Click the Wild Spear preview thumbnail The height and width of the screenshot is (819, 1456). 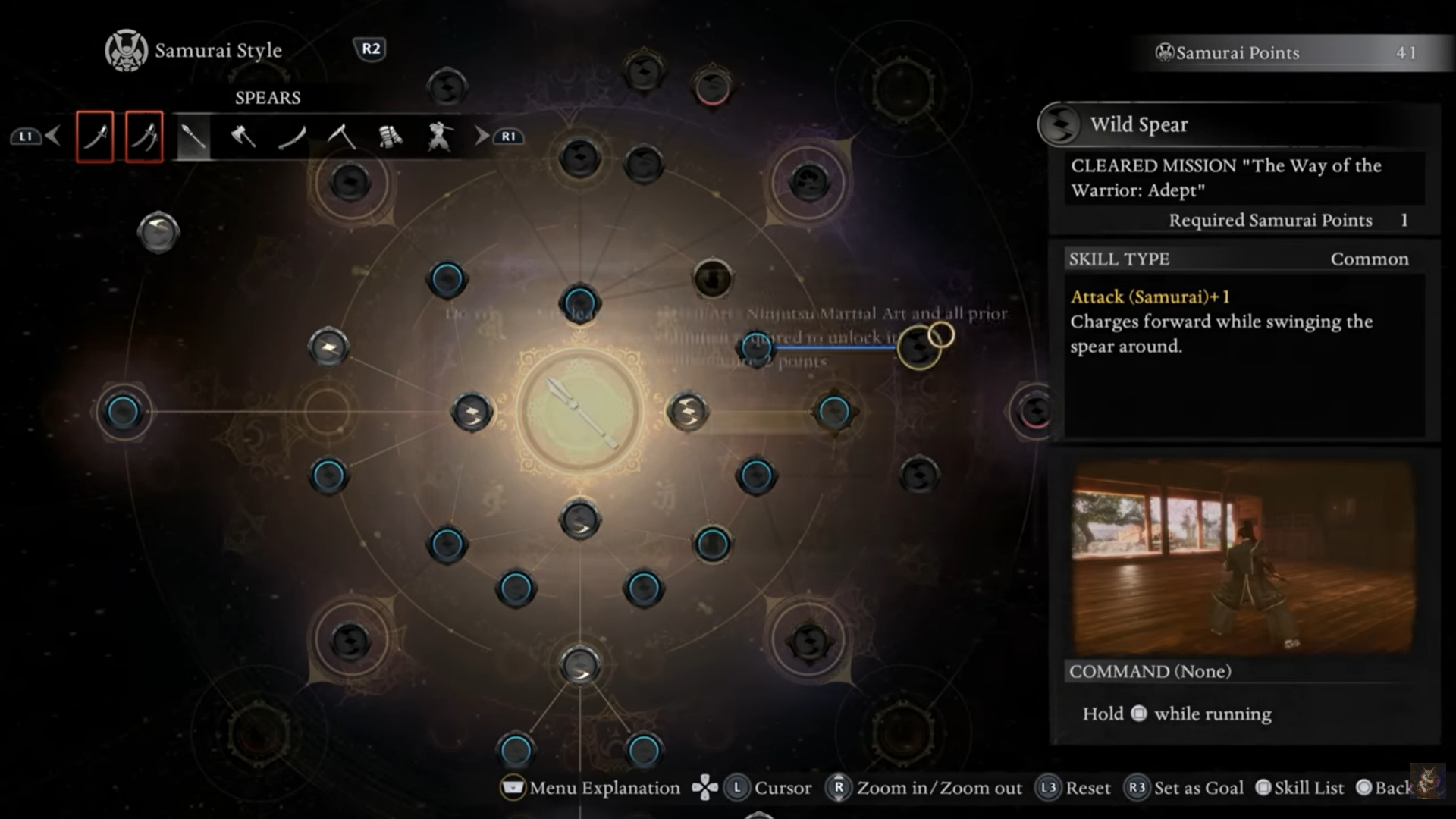coord(1244,557)
